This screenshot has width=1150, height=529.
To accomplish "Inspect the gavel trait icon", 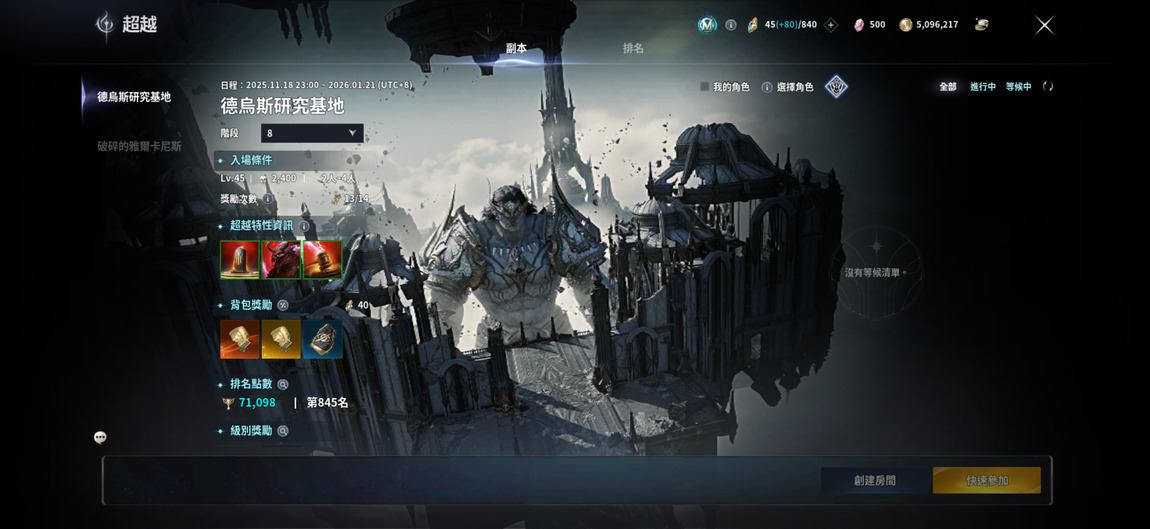I will coord(322,260).
